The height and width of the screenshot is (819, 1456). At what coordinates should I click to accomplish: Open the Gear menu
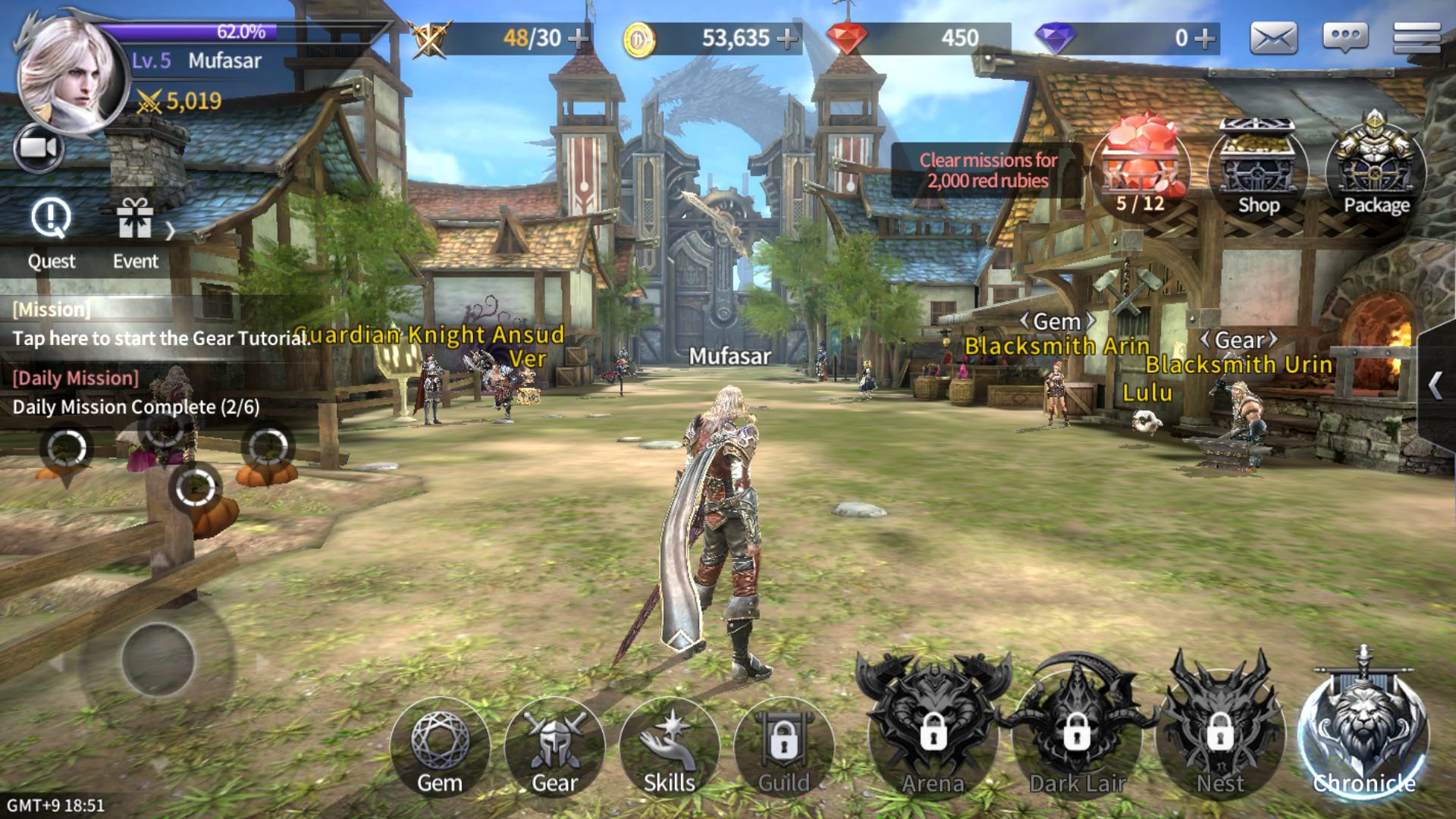pyautogui.click(x=554, y=748)
